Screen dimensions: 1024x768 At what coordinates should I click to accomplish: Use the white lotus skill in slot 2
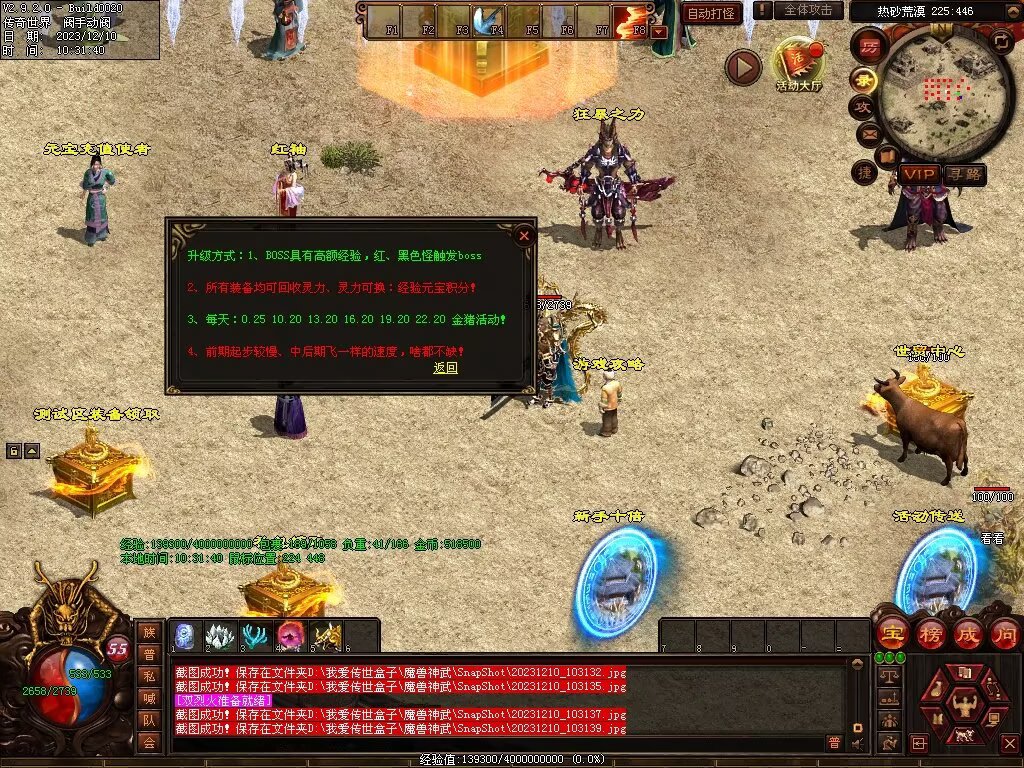point(220,635)
